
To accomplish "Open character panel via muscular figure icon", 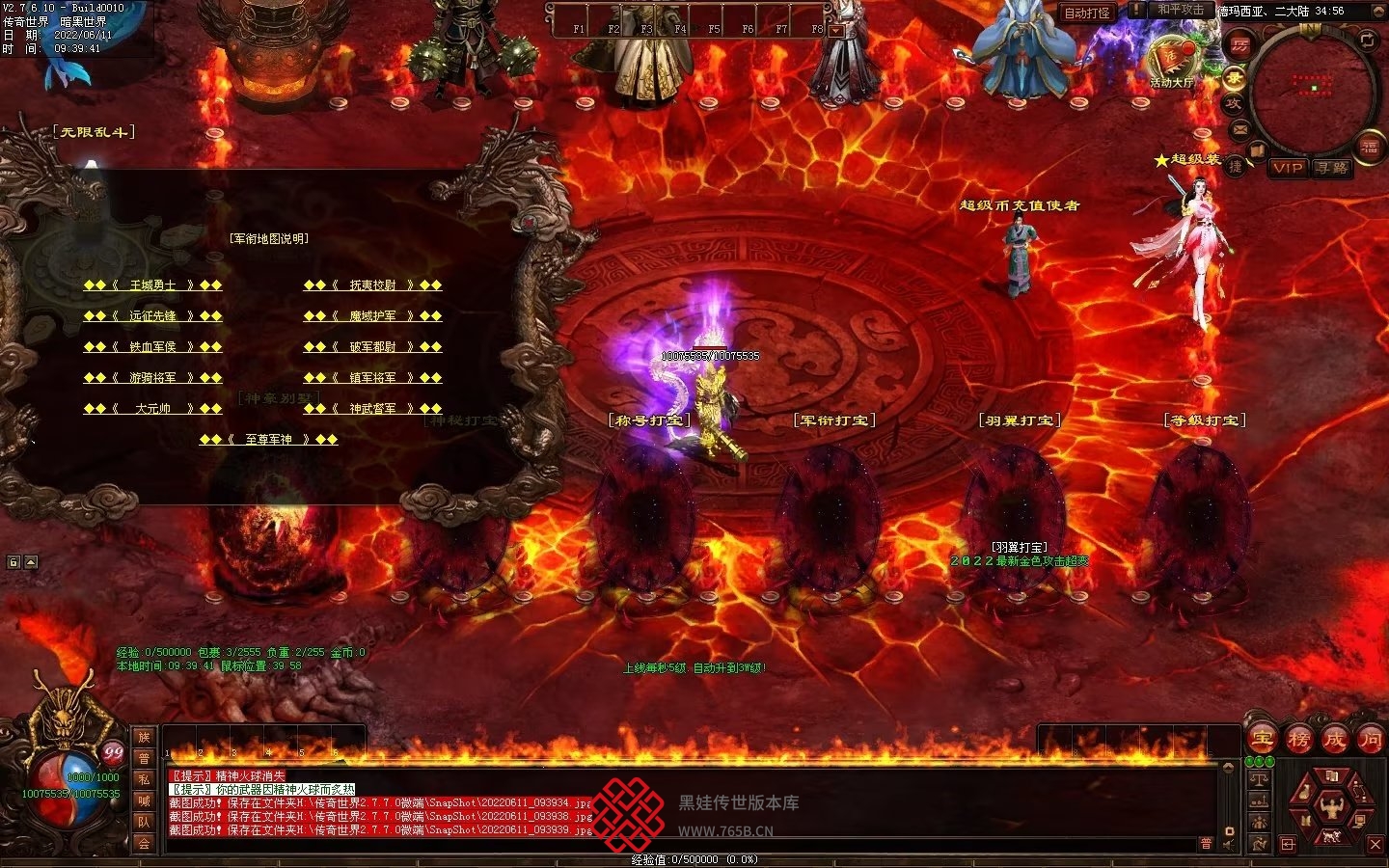I will click(x=1332, y=804).
